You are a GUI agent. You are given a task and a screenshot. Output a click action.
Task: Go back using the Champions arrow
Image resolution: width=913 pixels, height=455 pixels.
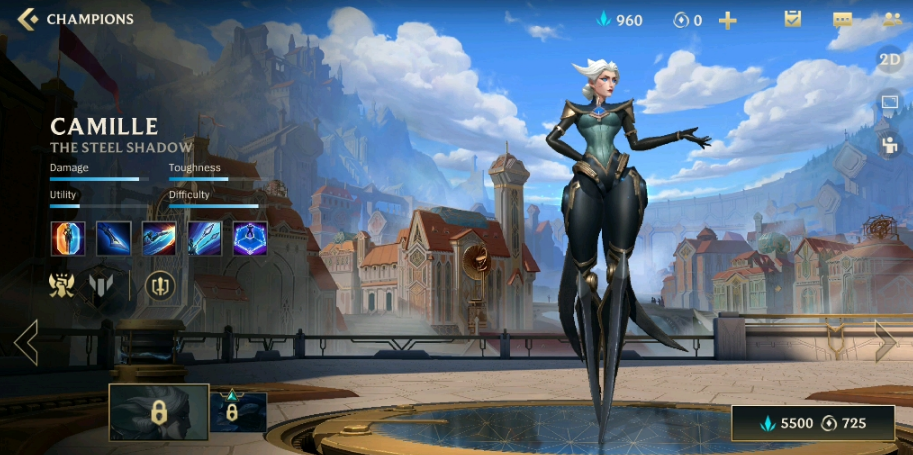click(x=28, y=19)
